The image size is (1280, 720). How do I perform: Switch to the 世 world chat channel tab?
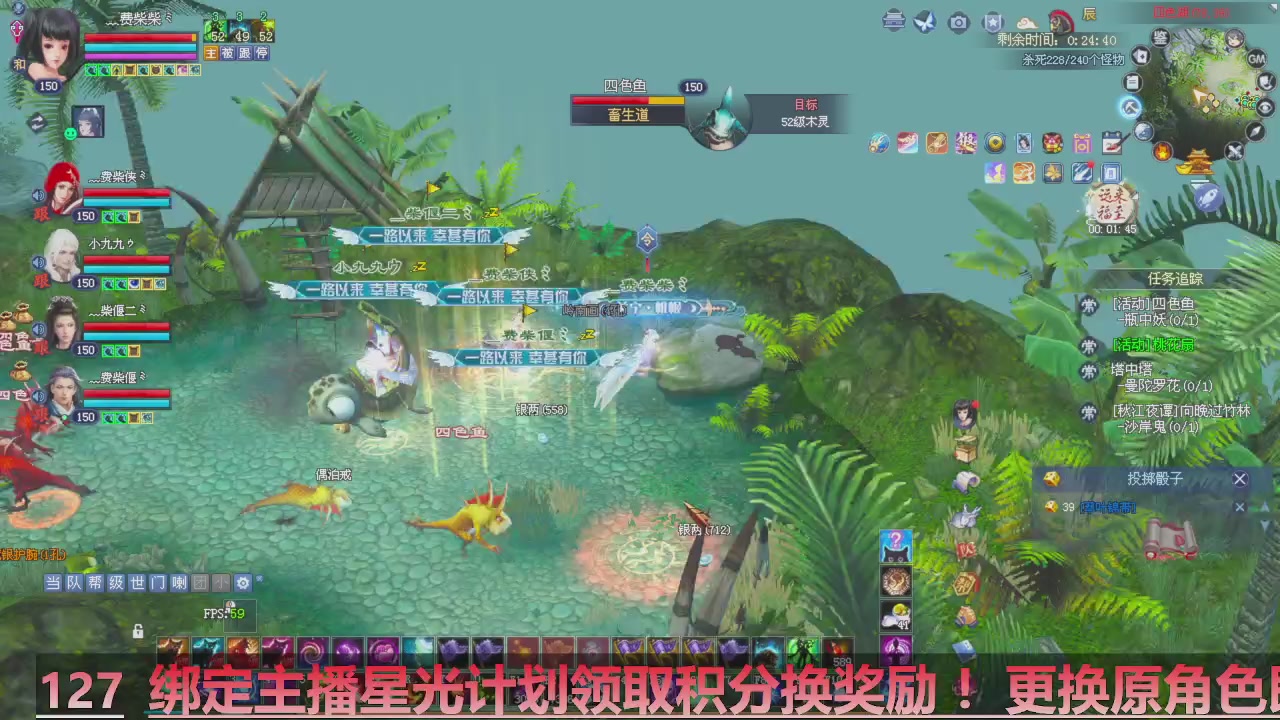coord(137,583)
